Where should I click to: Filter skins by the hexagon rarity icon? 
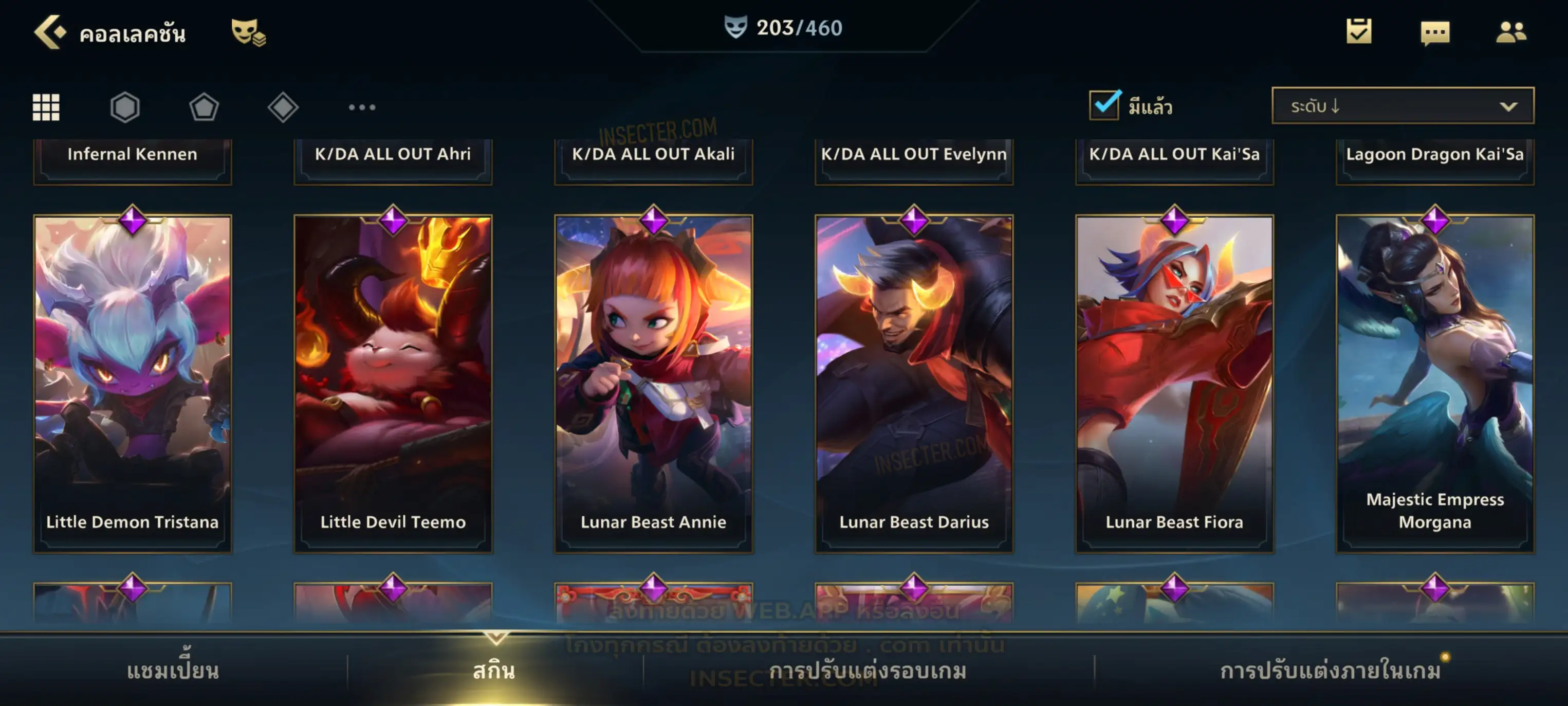tap(125, 107)
